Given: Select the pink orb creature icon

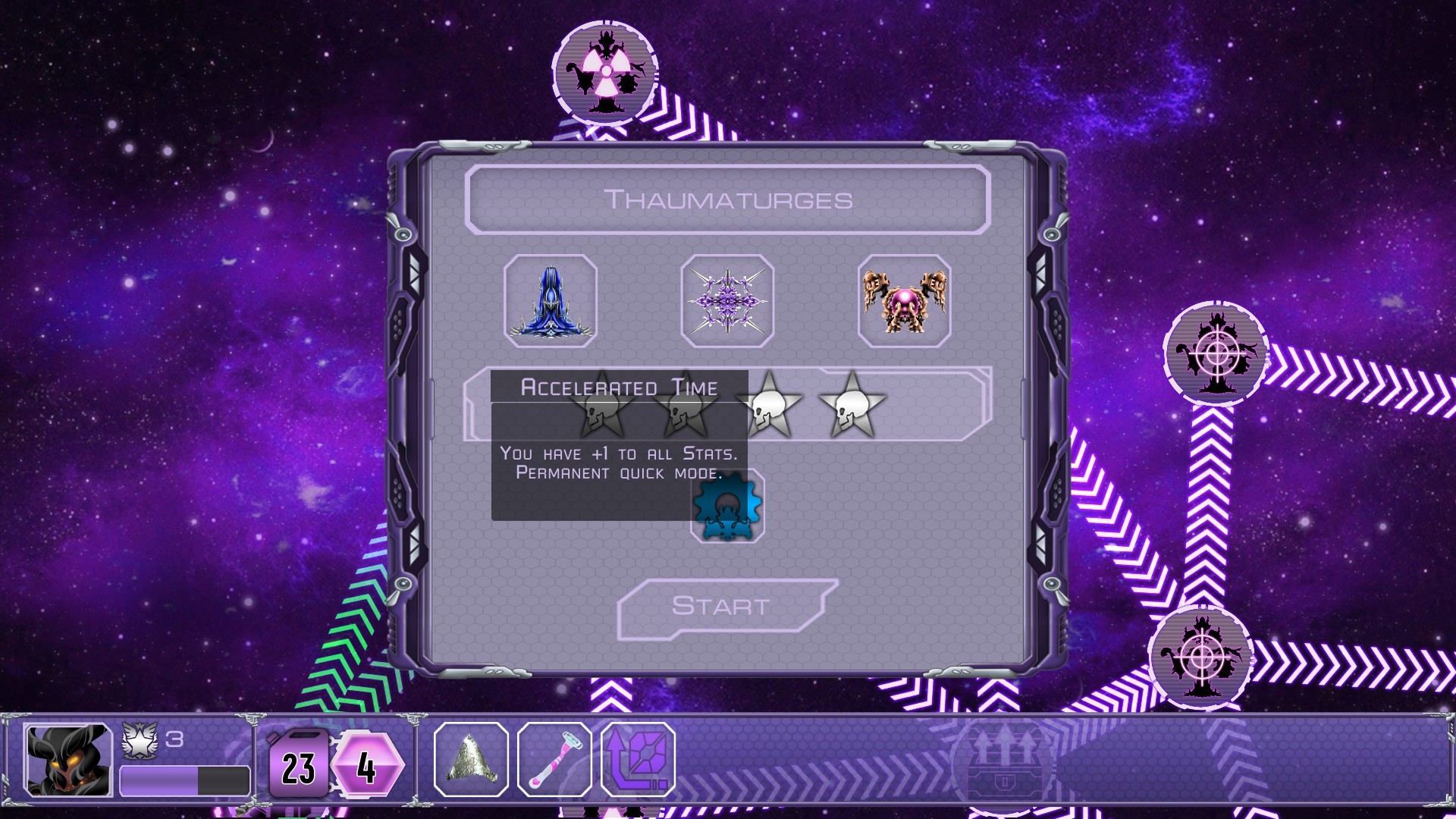Looking at the screenshot, I should (x=903, y=300).
